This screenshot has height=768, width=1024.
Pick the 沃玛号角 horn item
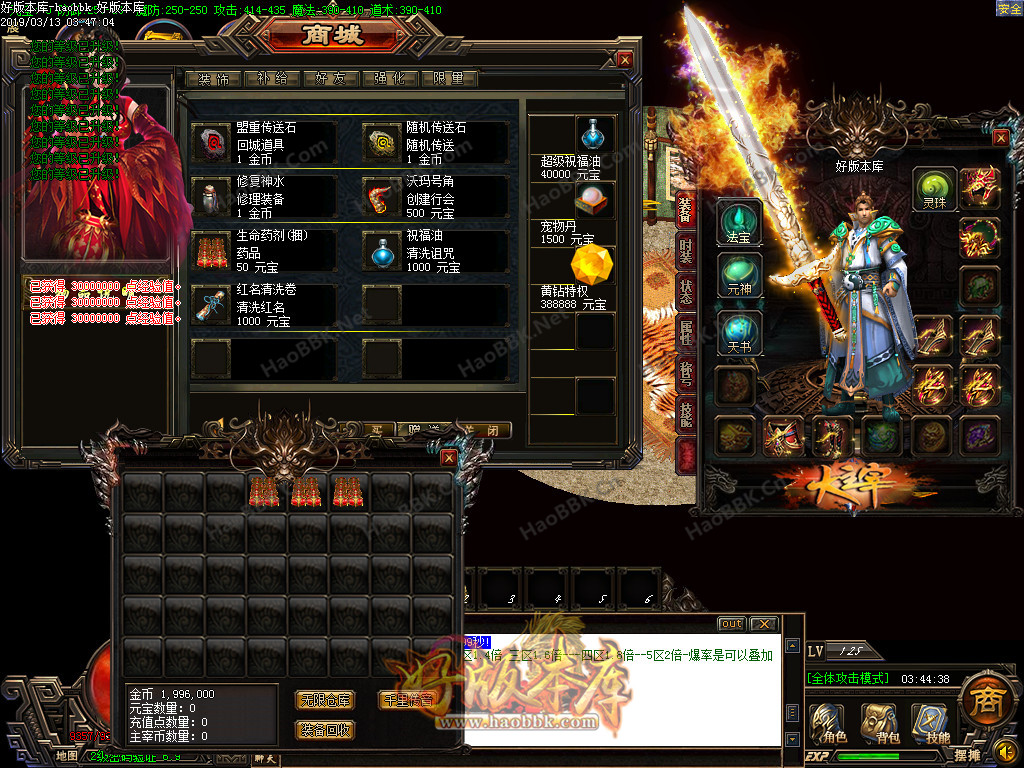pos(381,197)
